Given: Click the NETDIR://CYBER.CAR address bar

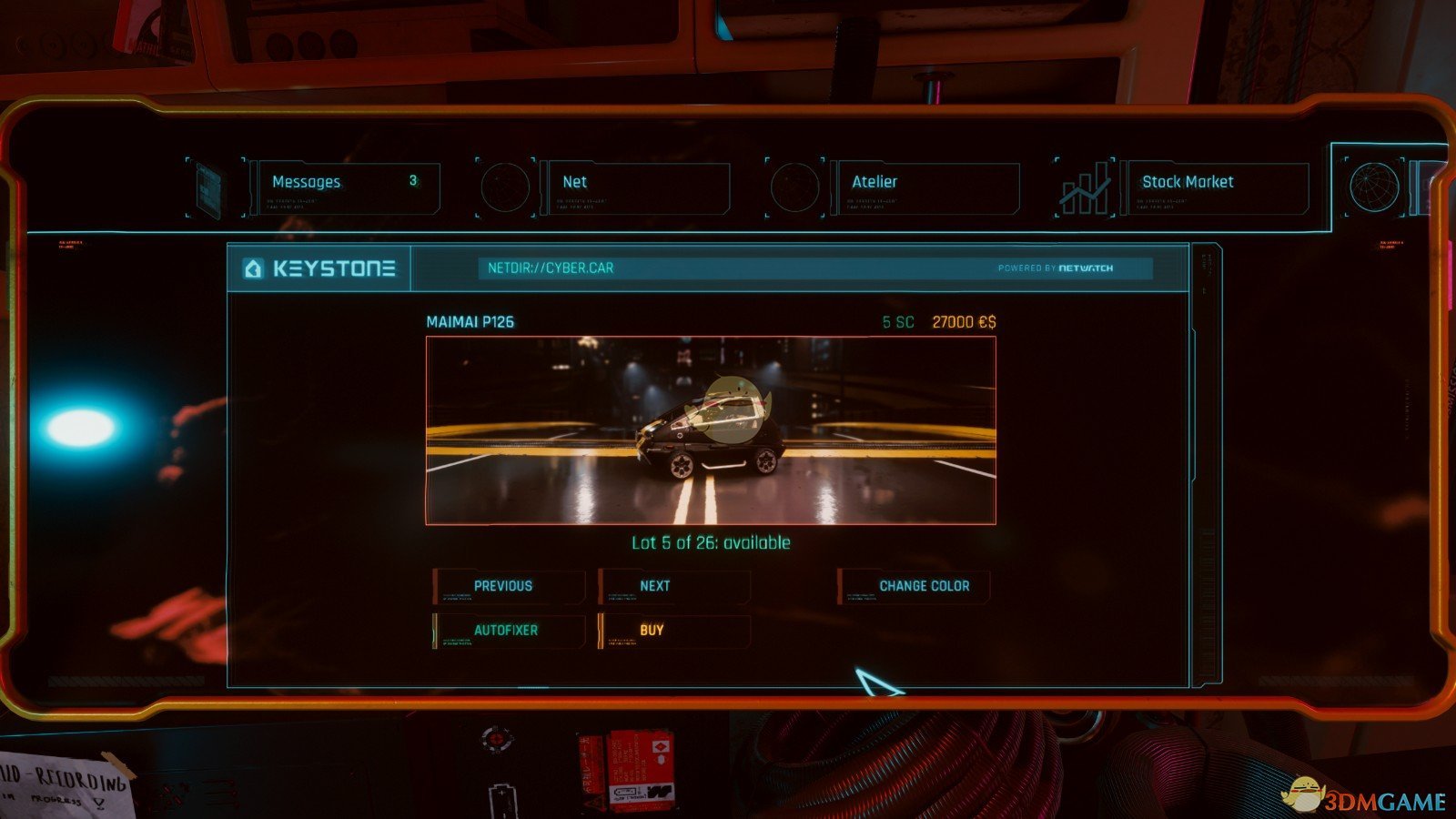Looking at the screenshot, I should [728, 268].
